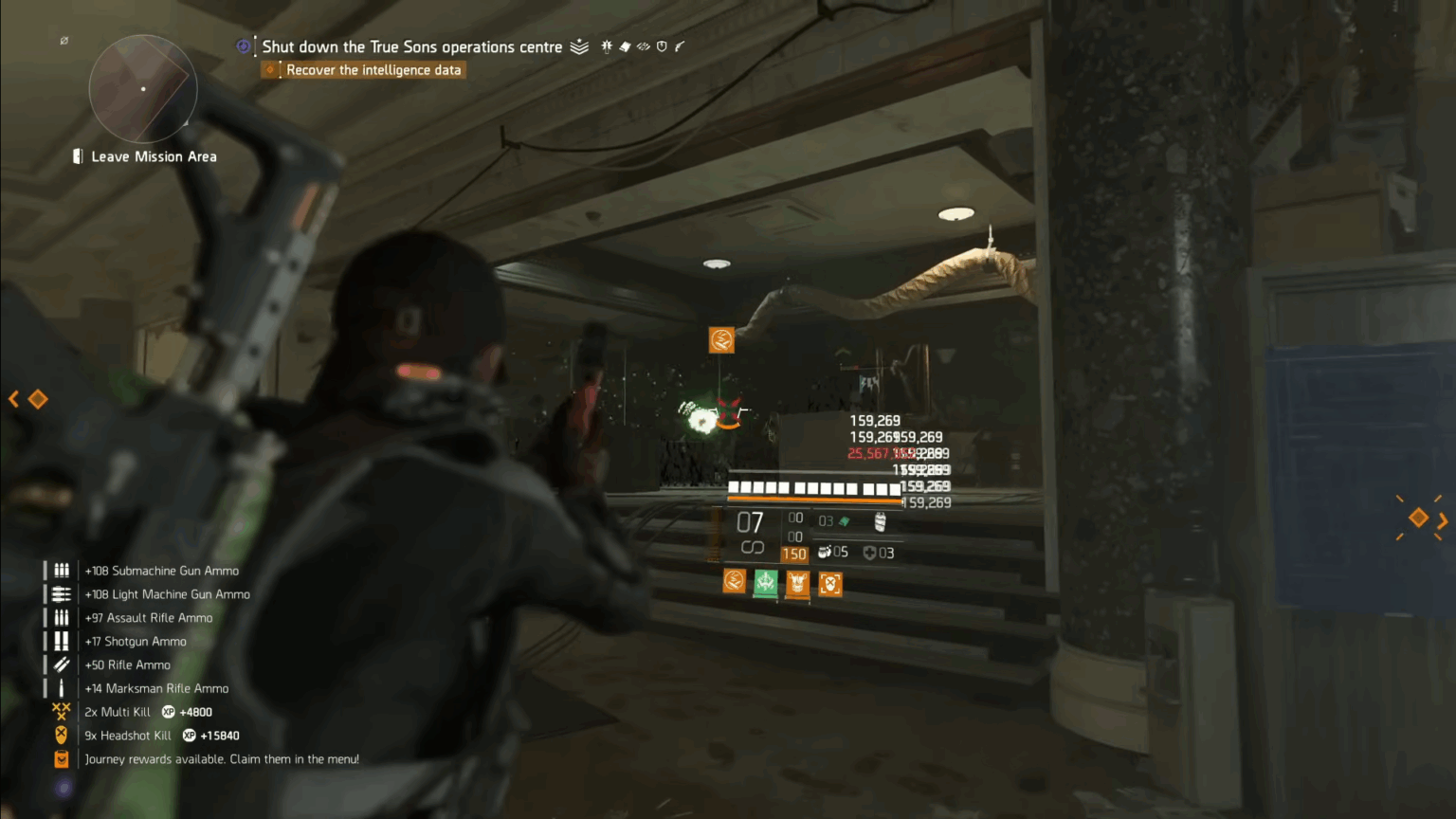This screenshot has height=819, width=1456.
Task: Open the Shut down True Sons operations centre mission
Action: (413, 46)
